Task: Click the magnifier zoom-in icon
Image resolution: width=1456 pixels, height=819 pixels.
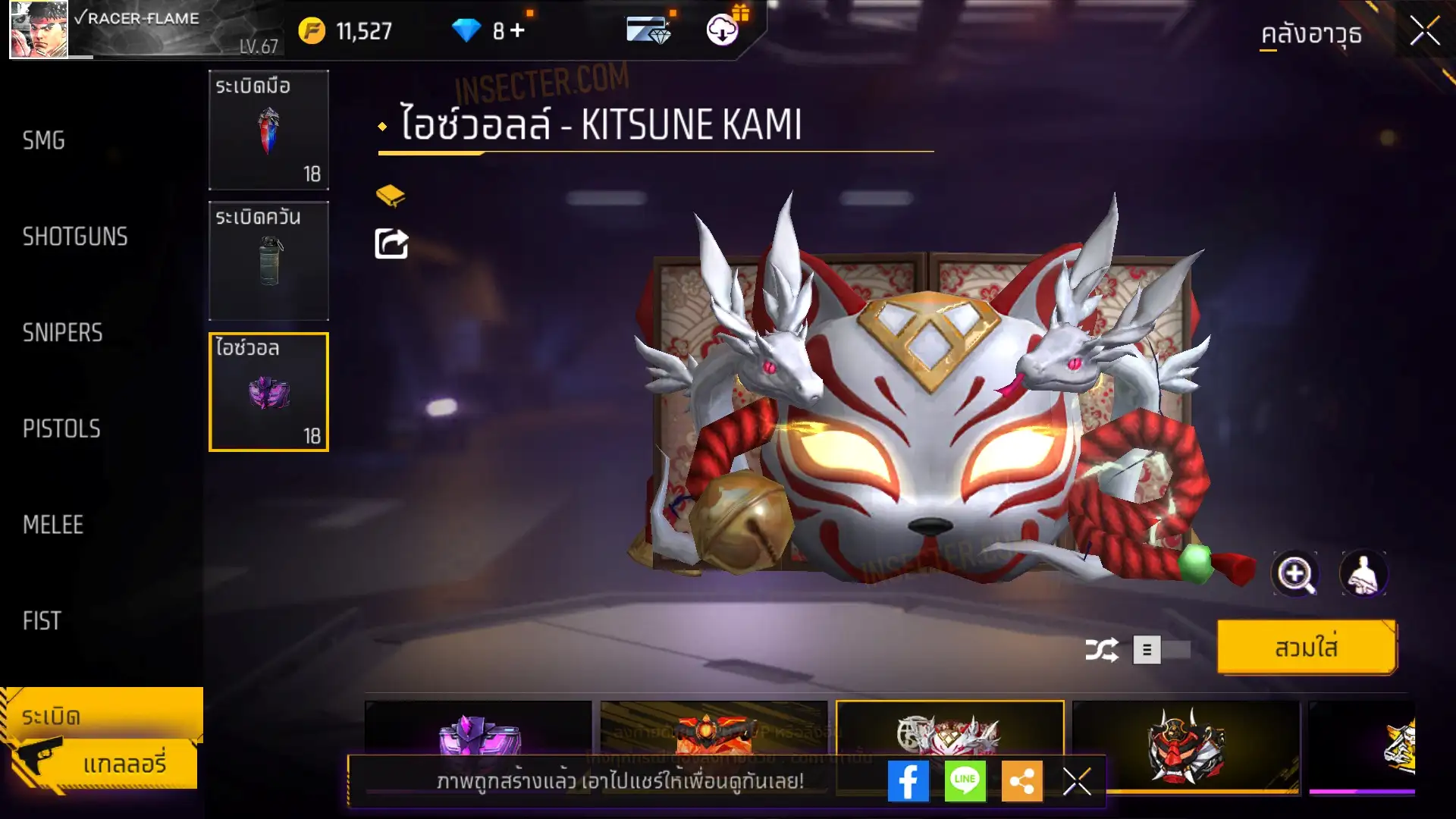Action: [x=1294, y=574]
